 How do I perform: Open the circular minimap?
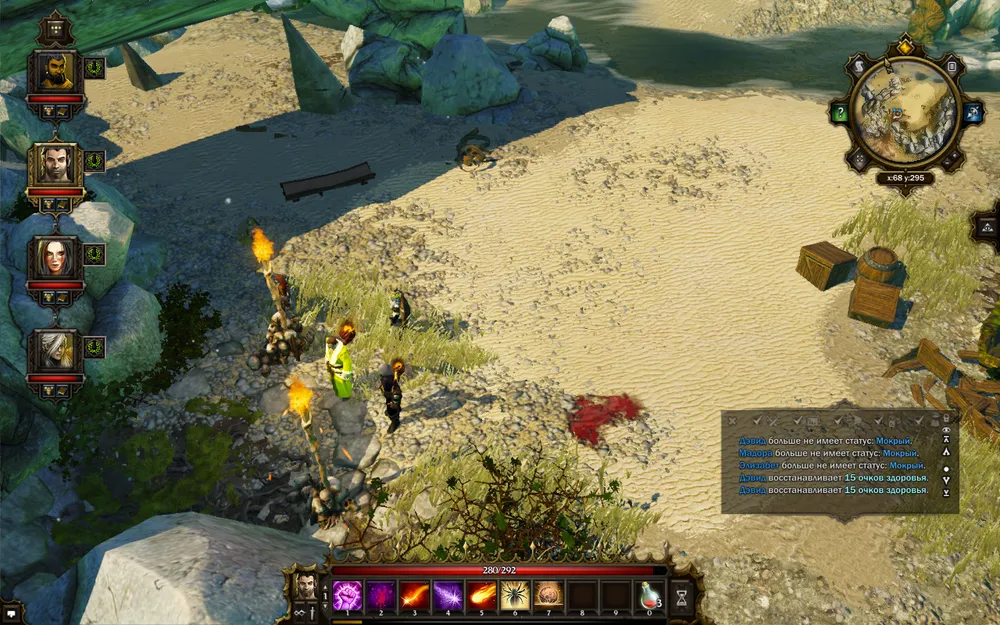tap(904, 111)
